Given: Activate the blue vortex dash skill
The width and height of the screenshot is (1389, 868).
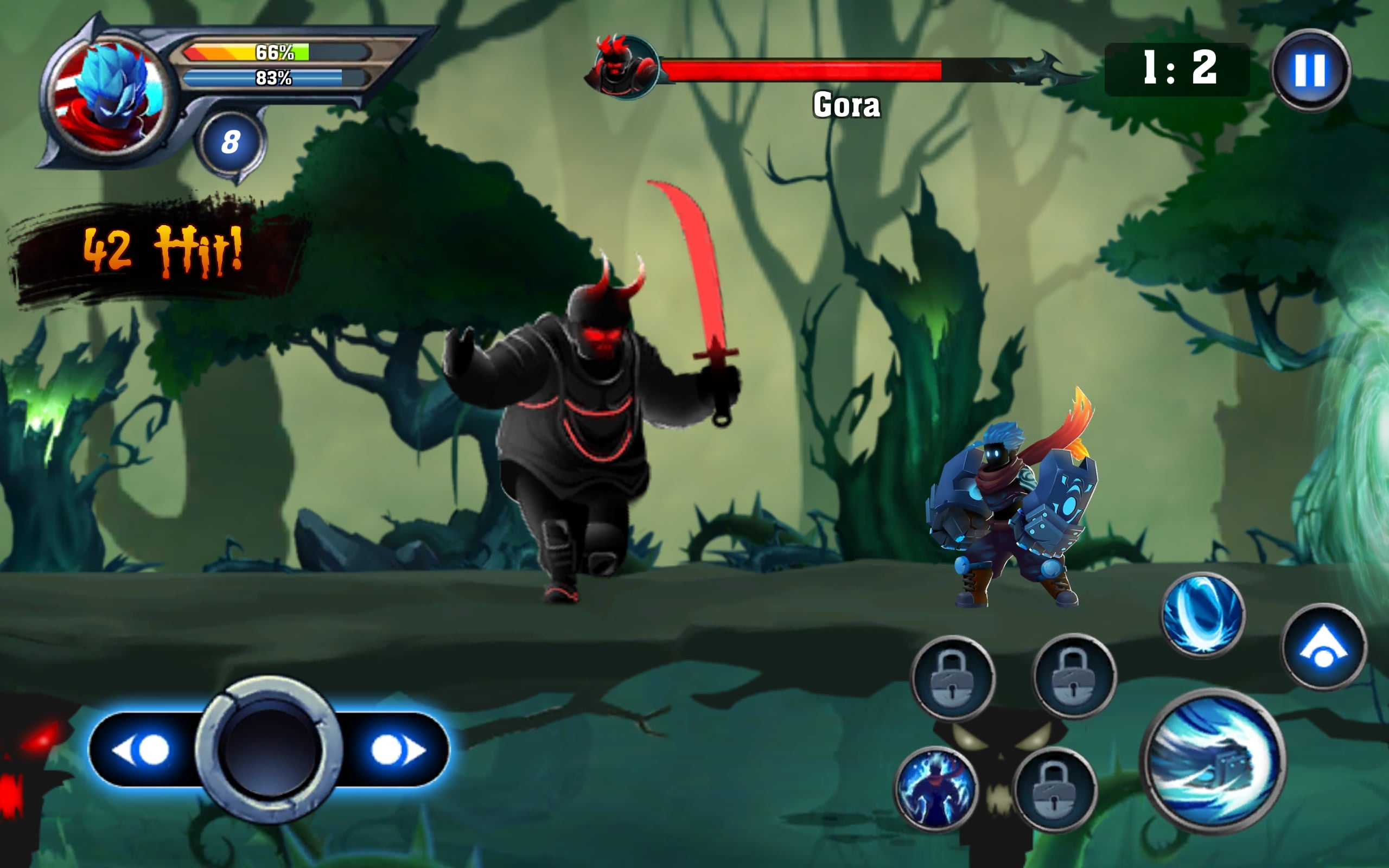Looking at the screenshot, I should (1202, 615).
